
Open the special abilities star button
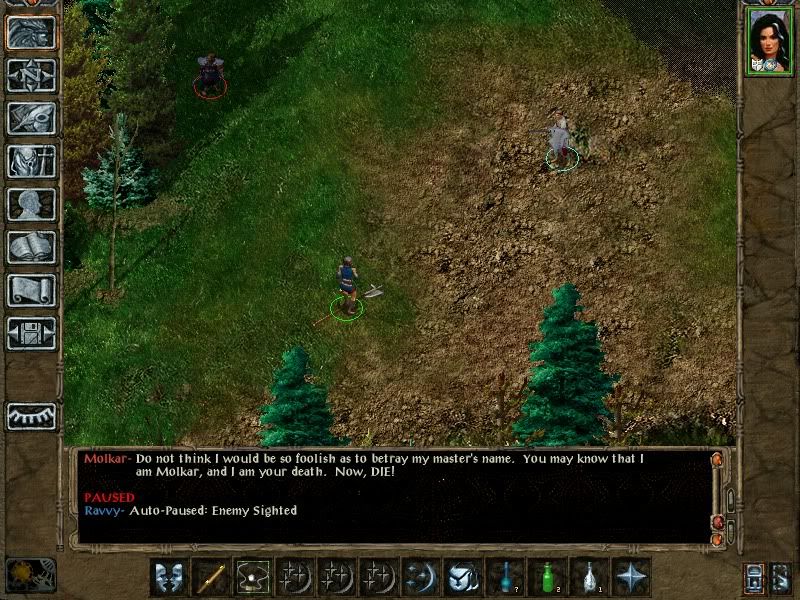(631, 577)
